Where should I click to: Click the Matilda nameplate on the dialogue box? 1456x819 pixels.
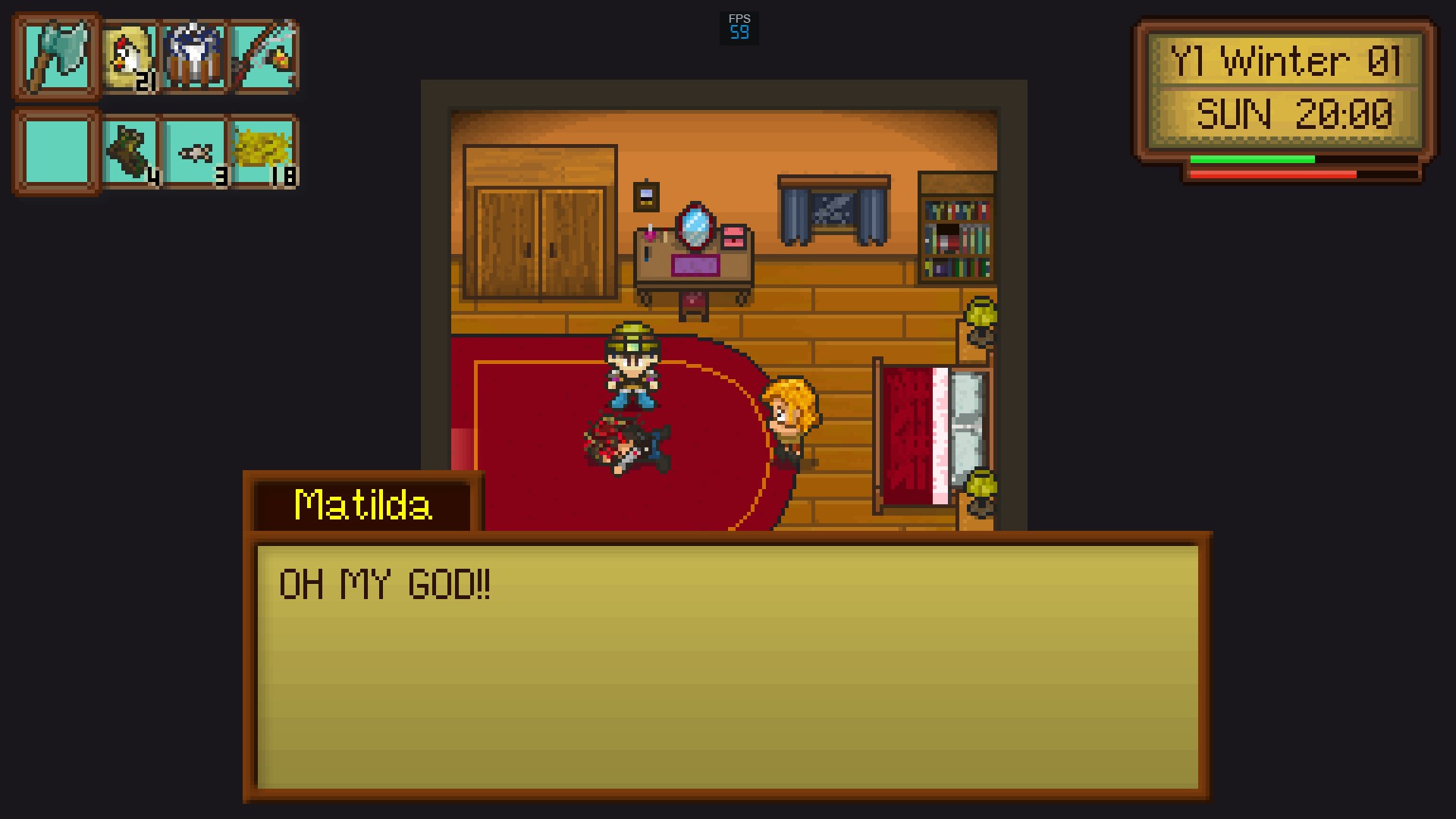pos(362,502)
